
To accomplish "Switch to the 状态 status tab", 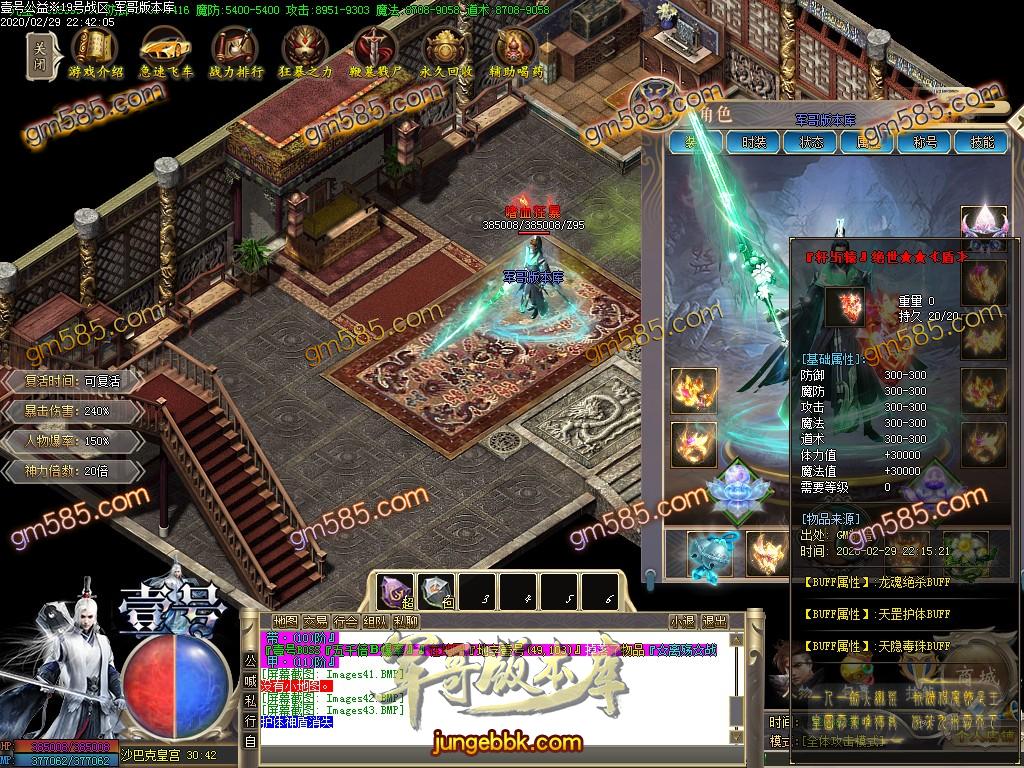I will click(811, 142).
